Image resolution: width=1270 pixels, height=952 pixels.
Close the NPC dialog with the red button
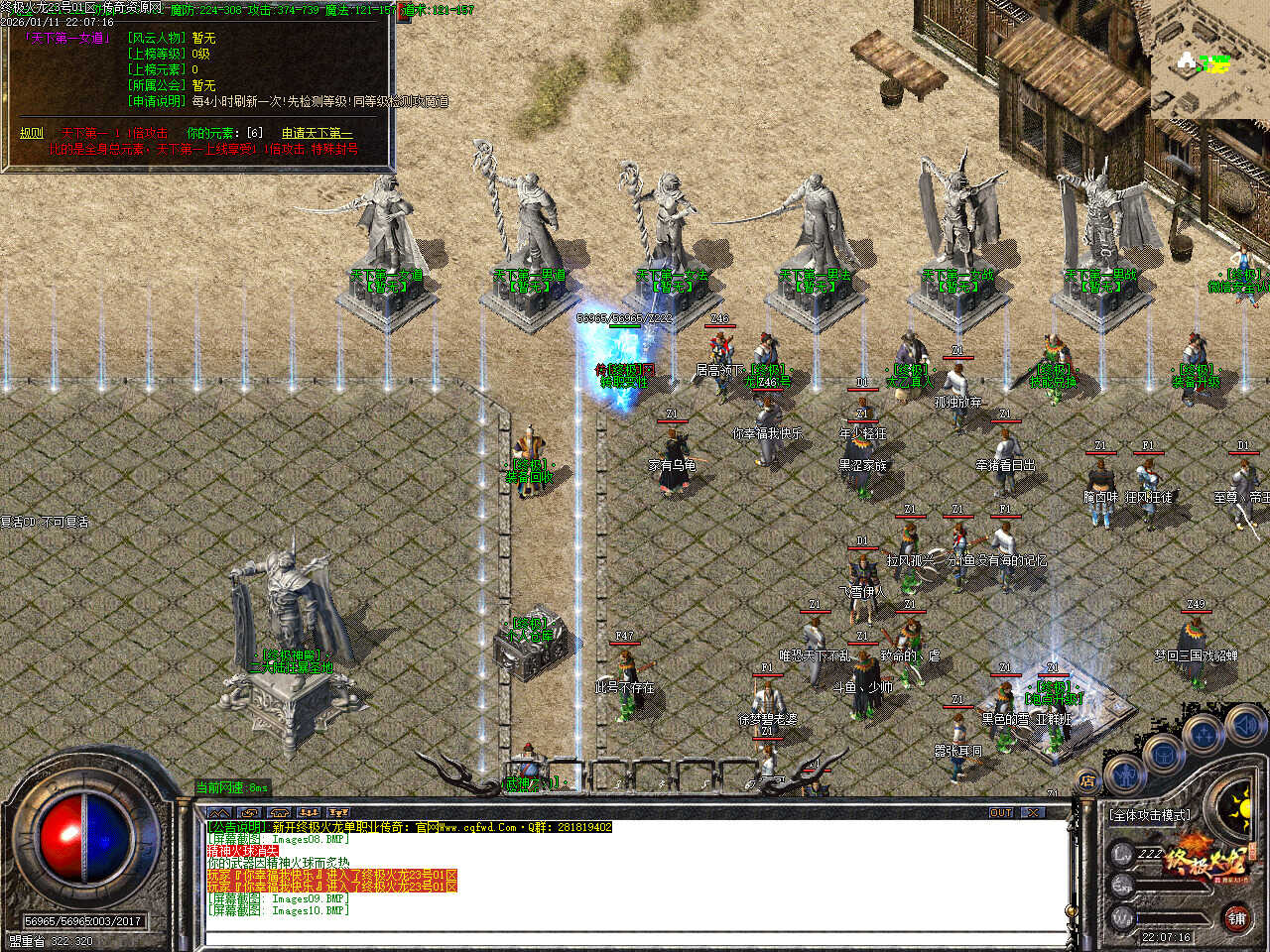pos(405,14)
